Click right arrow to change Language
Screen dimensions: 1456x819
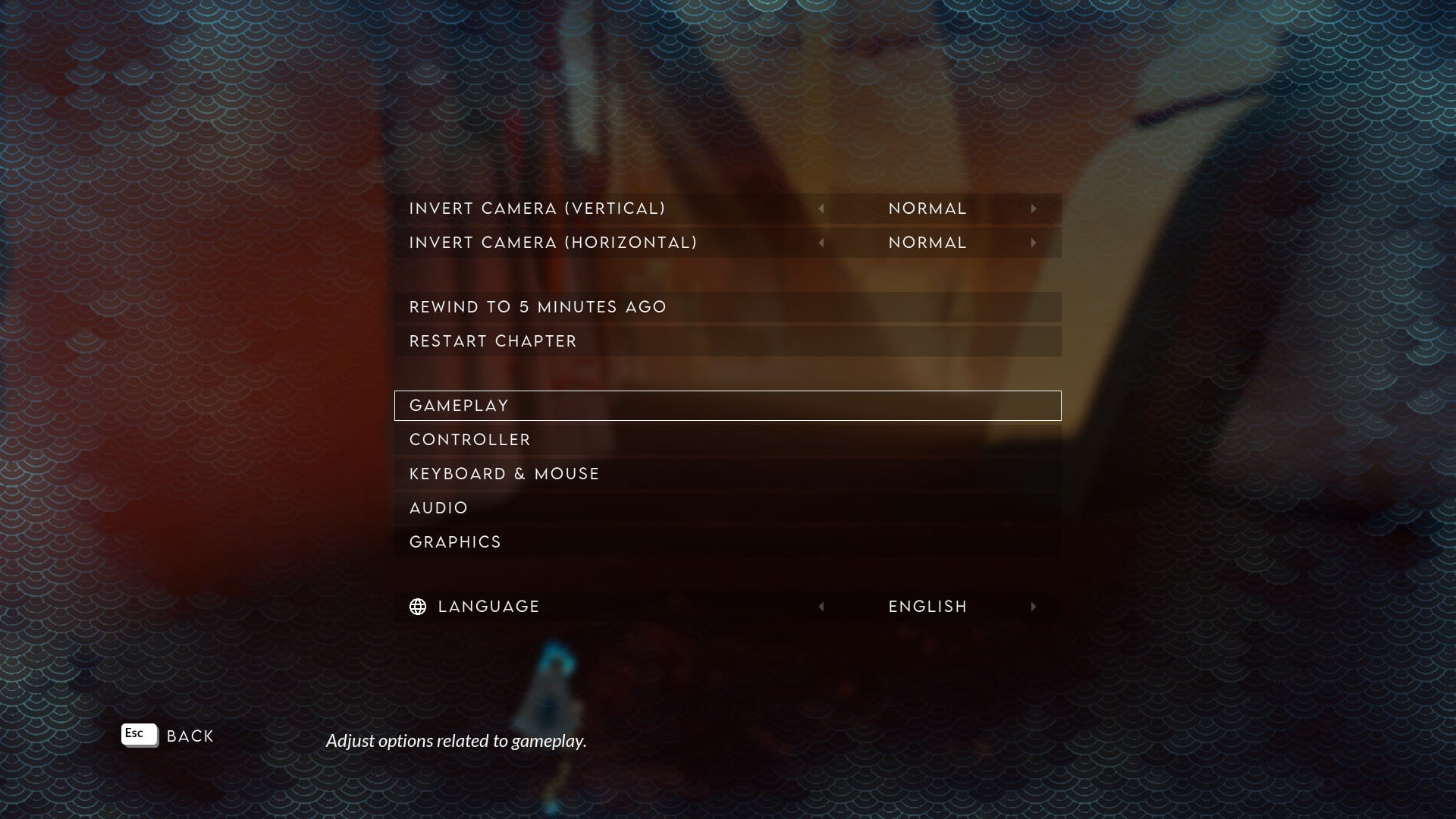pyautogui.click(x=1034, y=606)
